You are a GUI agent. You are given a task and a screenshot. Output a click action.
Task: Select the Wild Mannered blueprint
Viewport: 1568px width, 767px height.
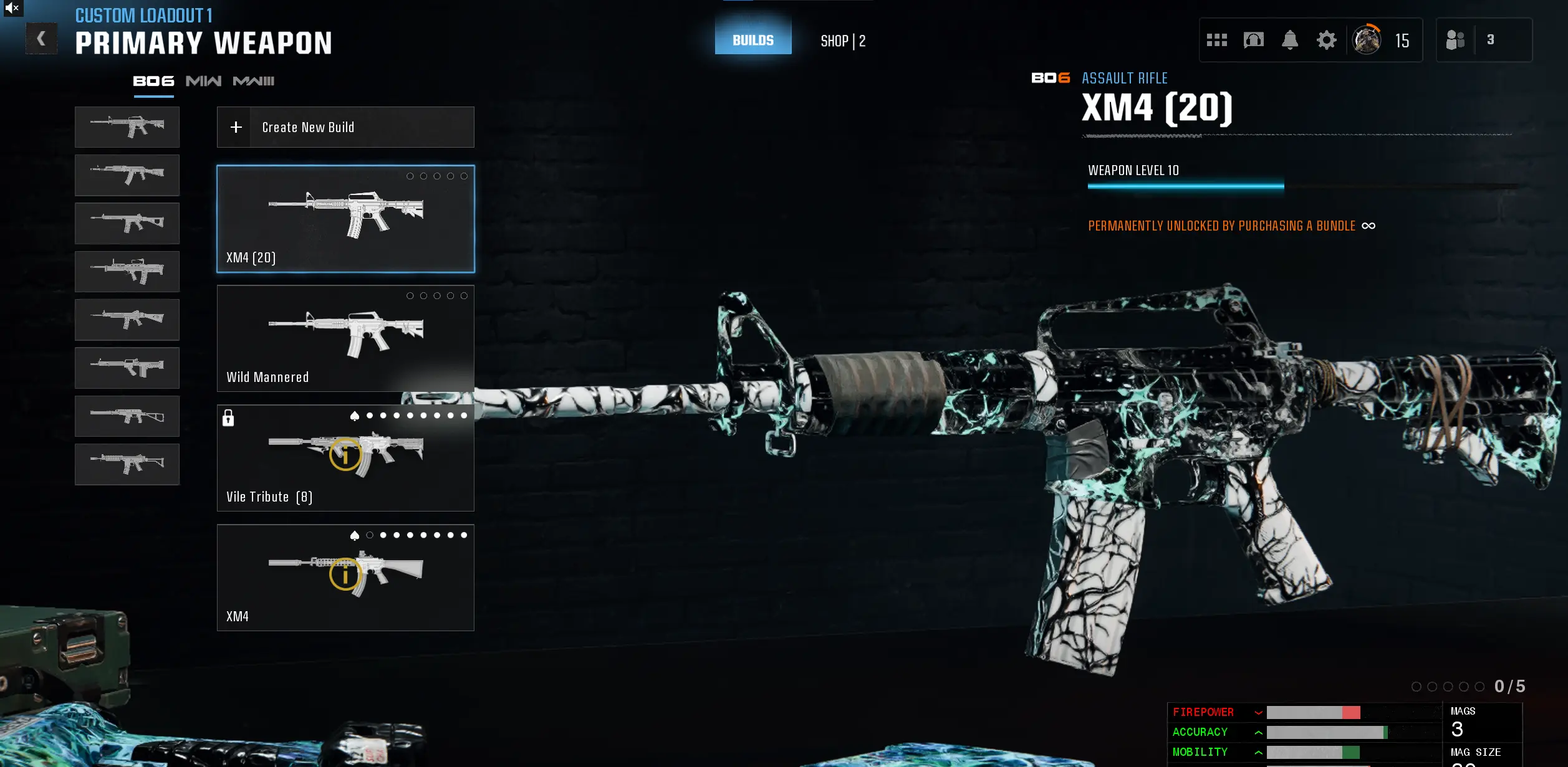click(345, 338)
